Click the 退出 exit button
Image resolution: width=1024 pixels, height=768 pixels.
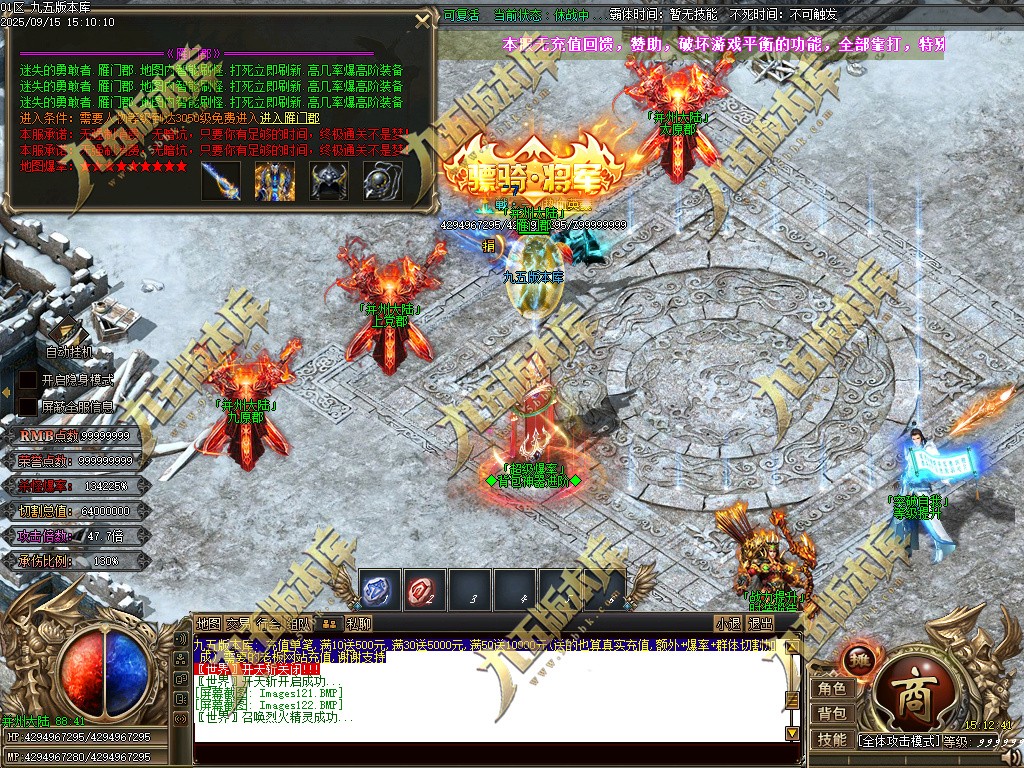point(761,624)
